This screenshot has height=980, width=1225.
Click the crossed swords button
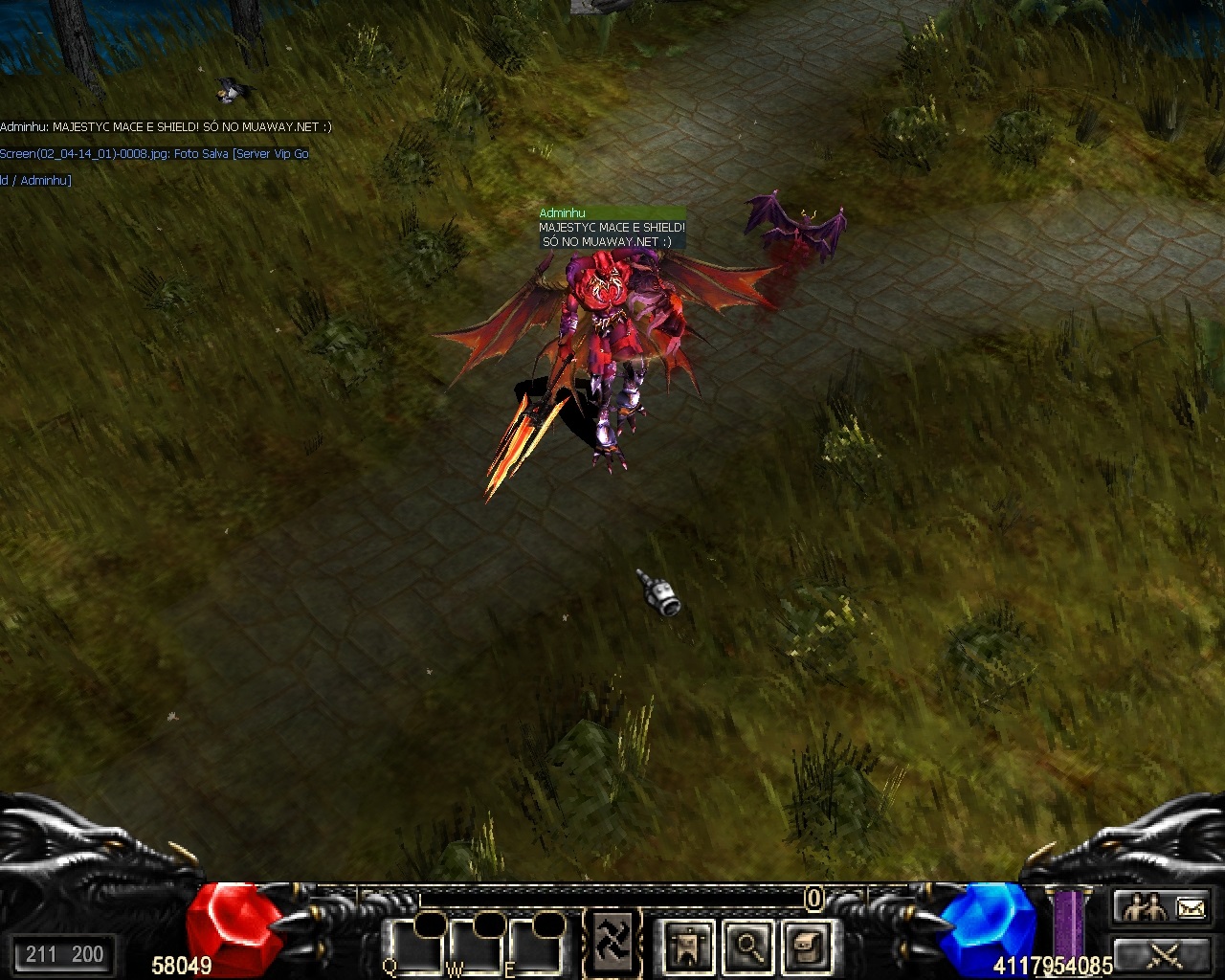click(1163, 954)
